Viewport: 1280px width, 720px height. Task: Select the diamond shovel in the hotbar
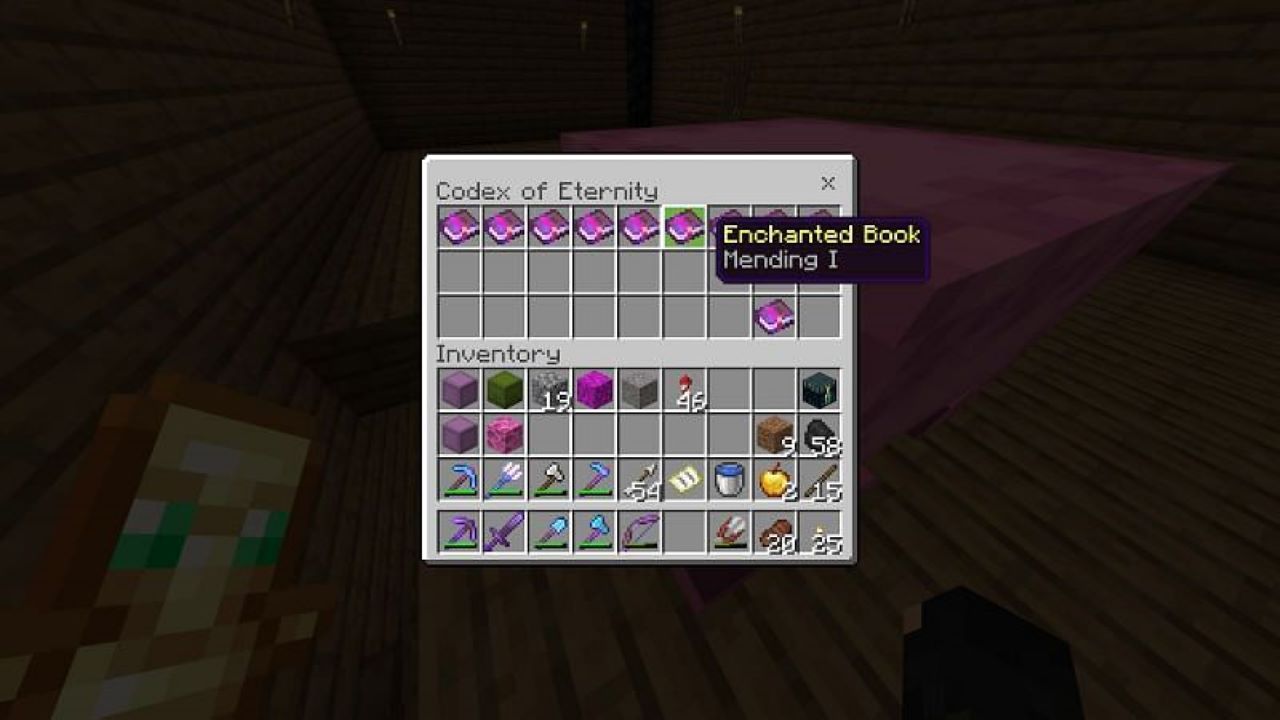coord(547,531)
